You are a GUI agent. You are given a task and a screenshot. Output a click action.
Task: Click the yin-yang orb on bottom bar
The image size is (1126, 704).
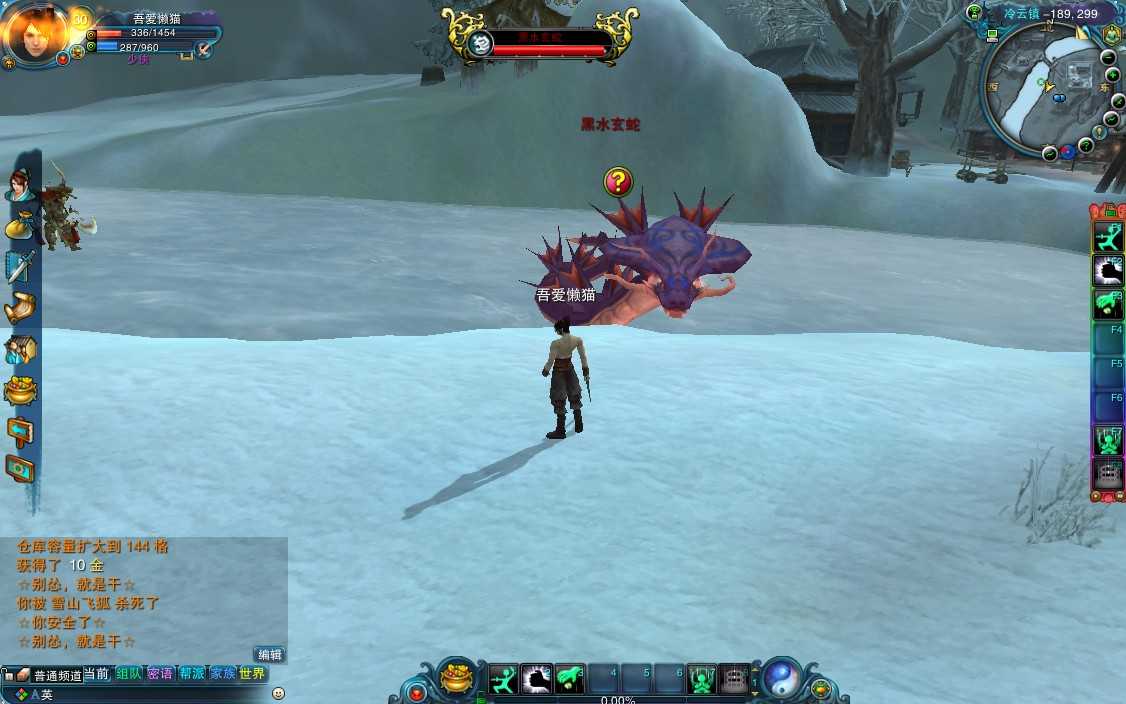[781, 678]
